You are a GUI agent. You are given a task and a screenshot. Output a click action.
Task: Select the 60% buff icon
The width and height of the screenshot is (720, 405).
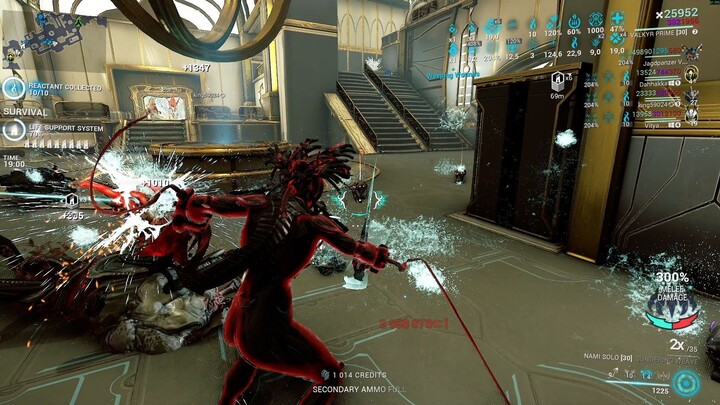tap(574, 20)
